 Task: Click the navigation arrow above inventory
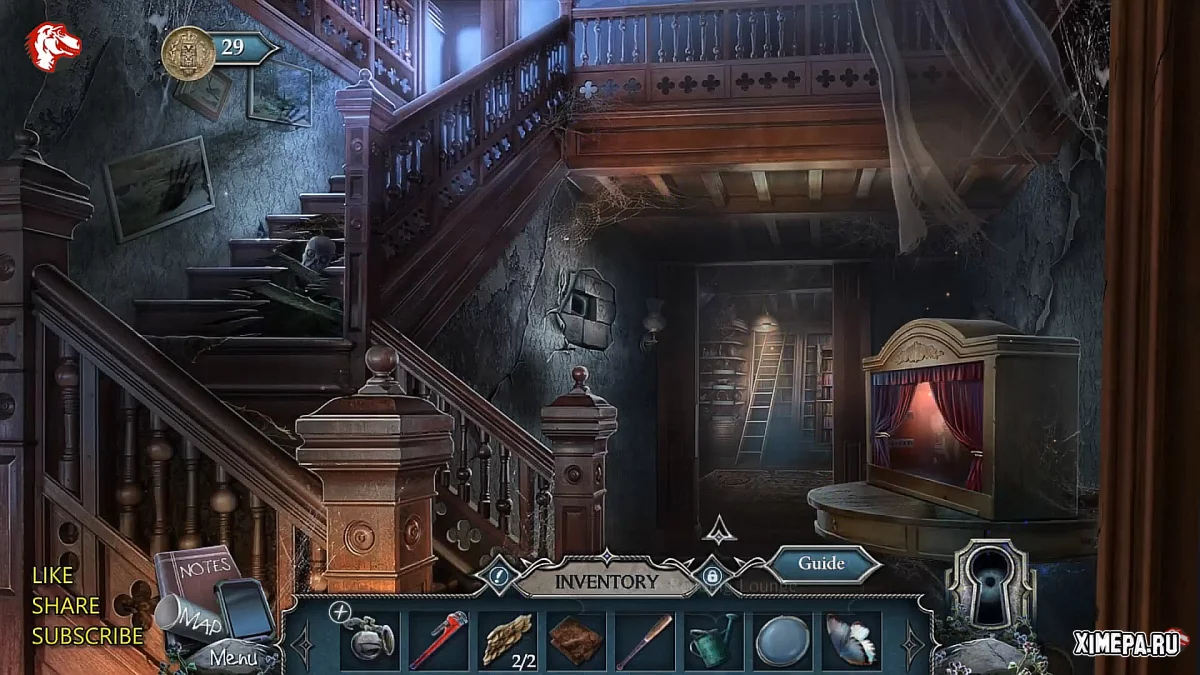720,529
